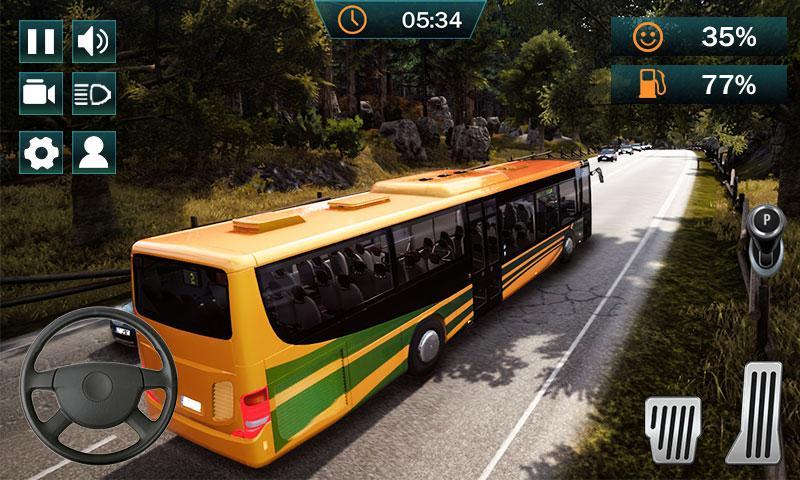The image size is (800, 480).
Task: Pause the game
Action: 41,41
